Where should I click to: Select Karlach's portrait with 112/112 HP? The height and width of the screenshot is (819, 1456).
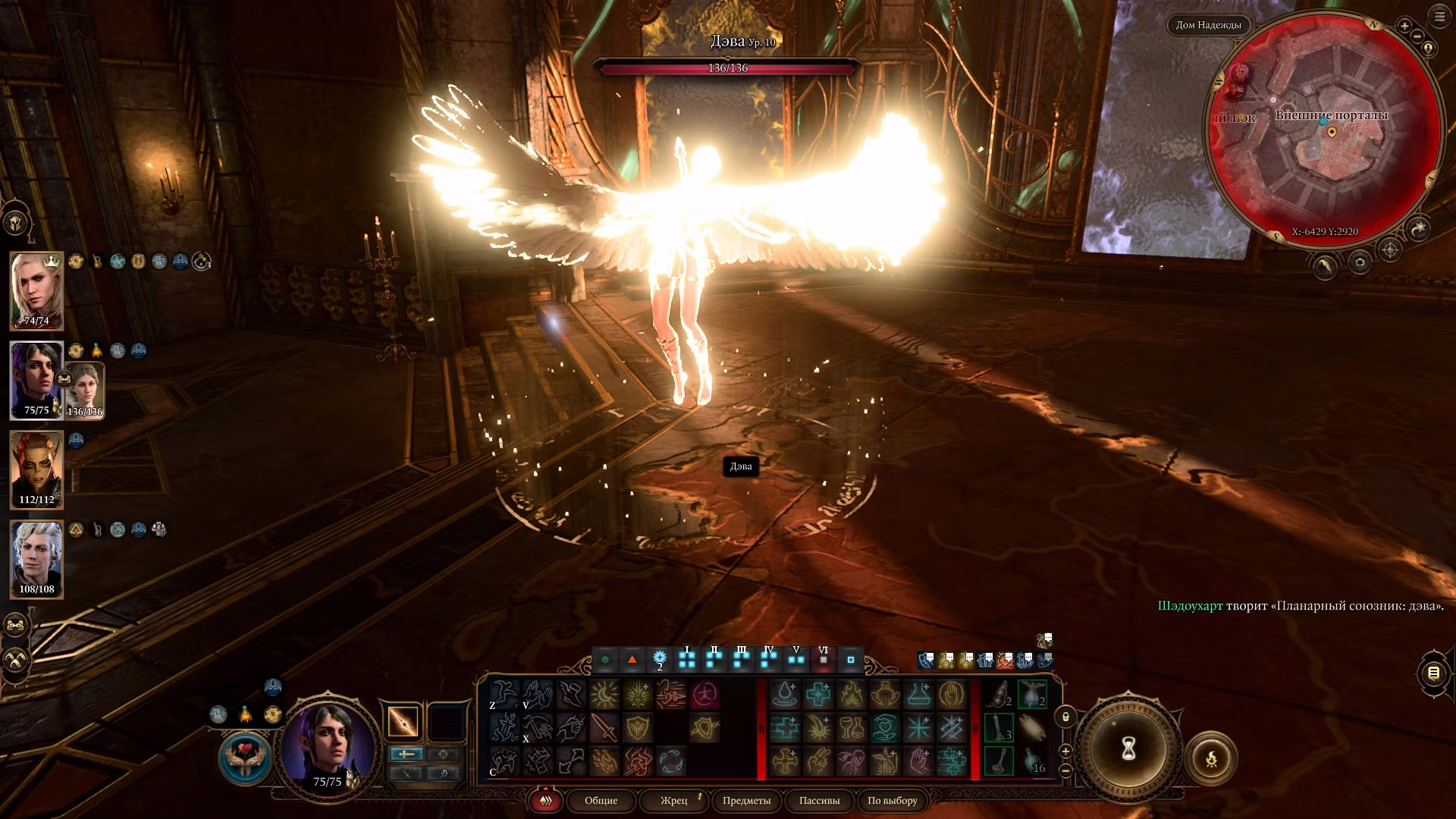(x=36, y=469)
